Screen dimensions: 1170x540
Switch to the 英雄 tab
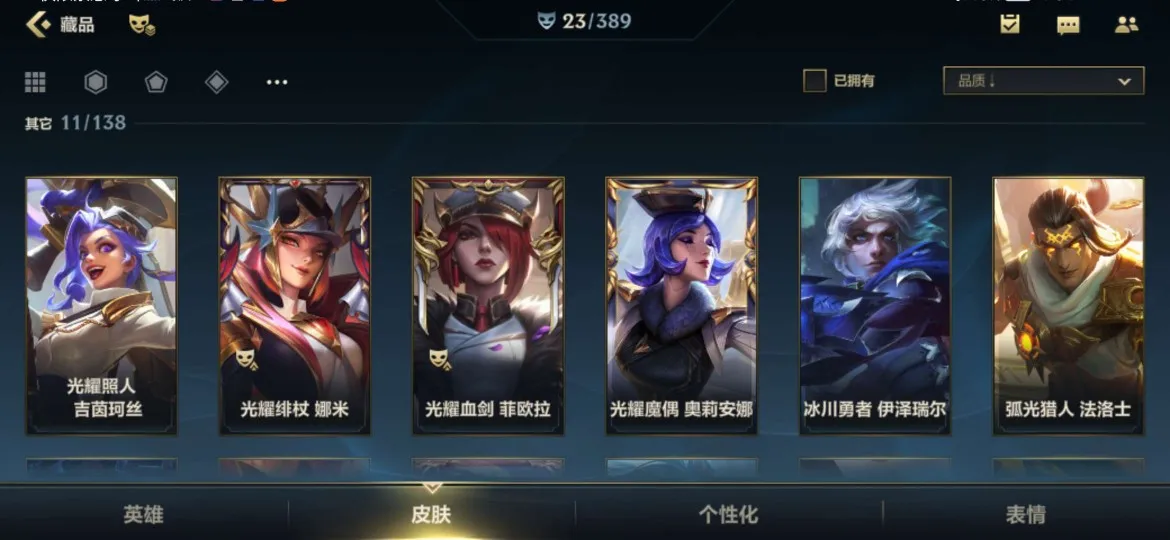(143, 515)
